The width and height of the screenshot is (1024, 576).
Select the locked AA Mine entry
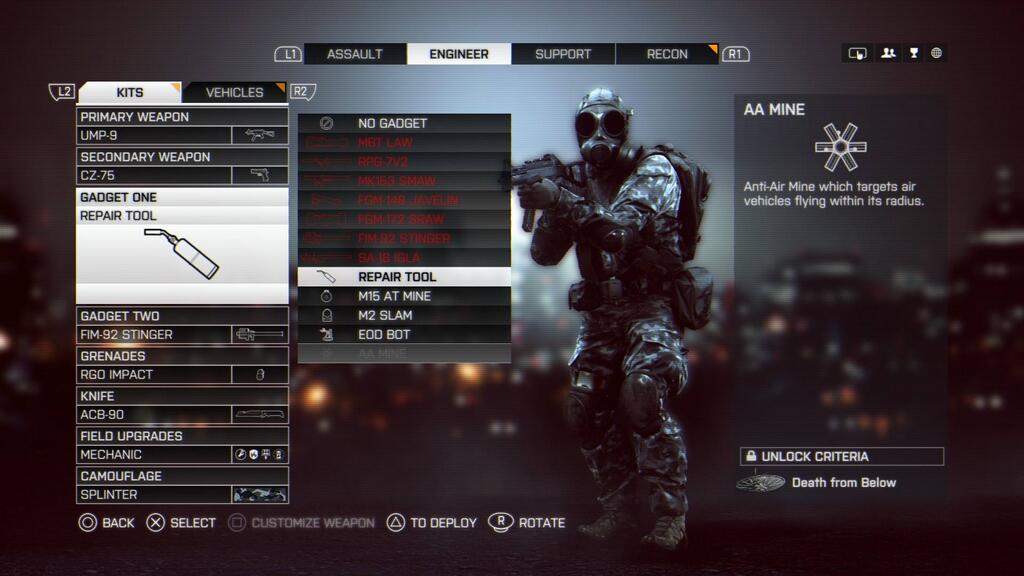point(404,354)
